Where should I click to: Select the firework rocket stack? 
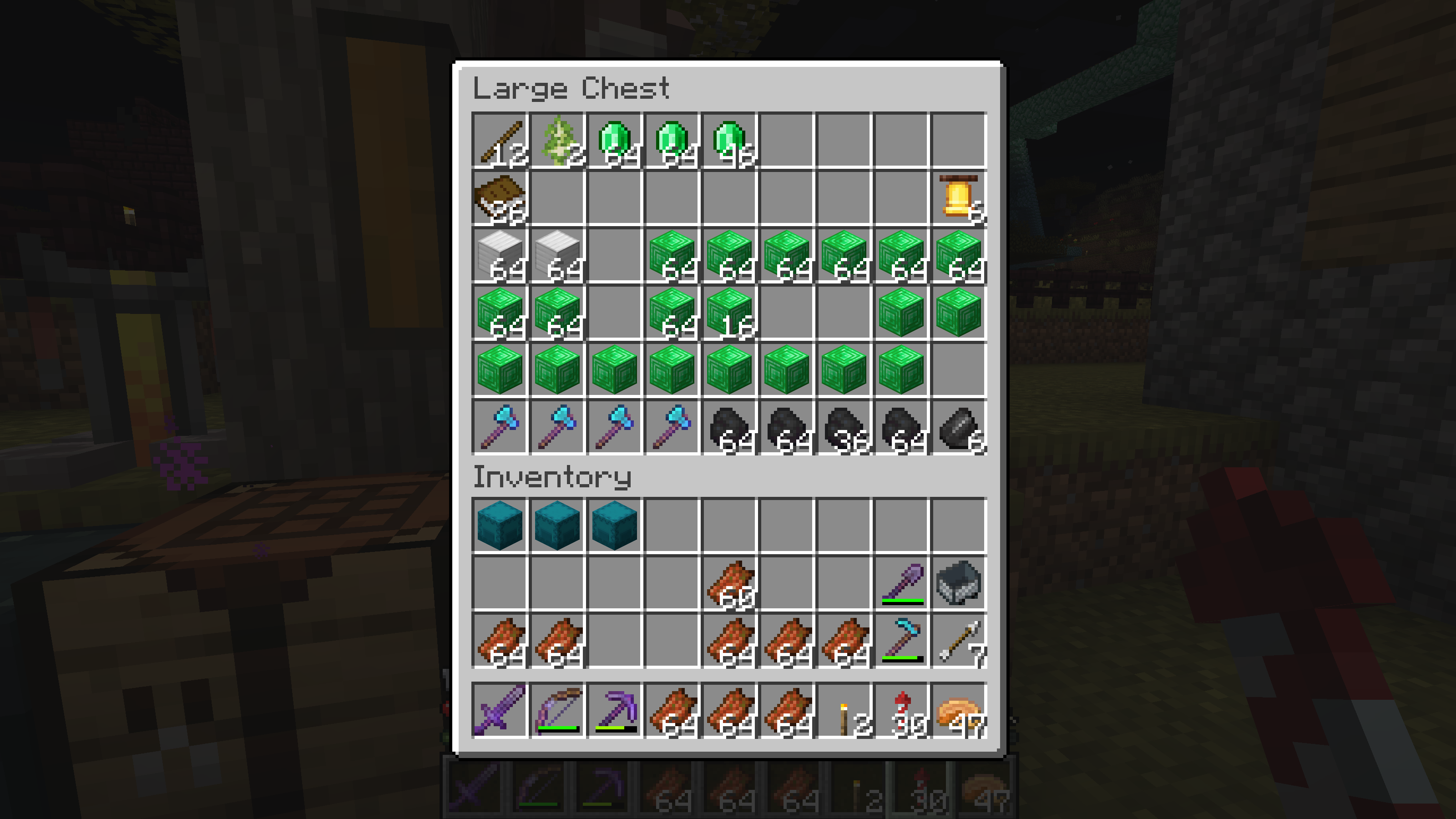(901, 710)
